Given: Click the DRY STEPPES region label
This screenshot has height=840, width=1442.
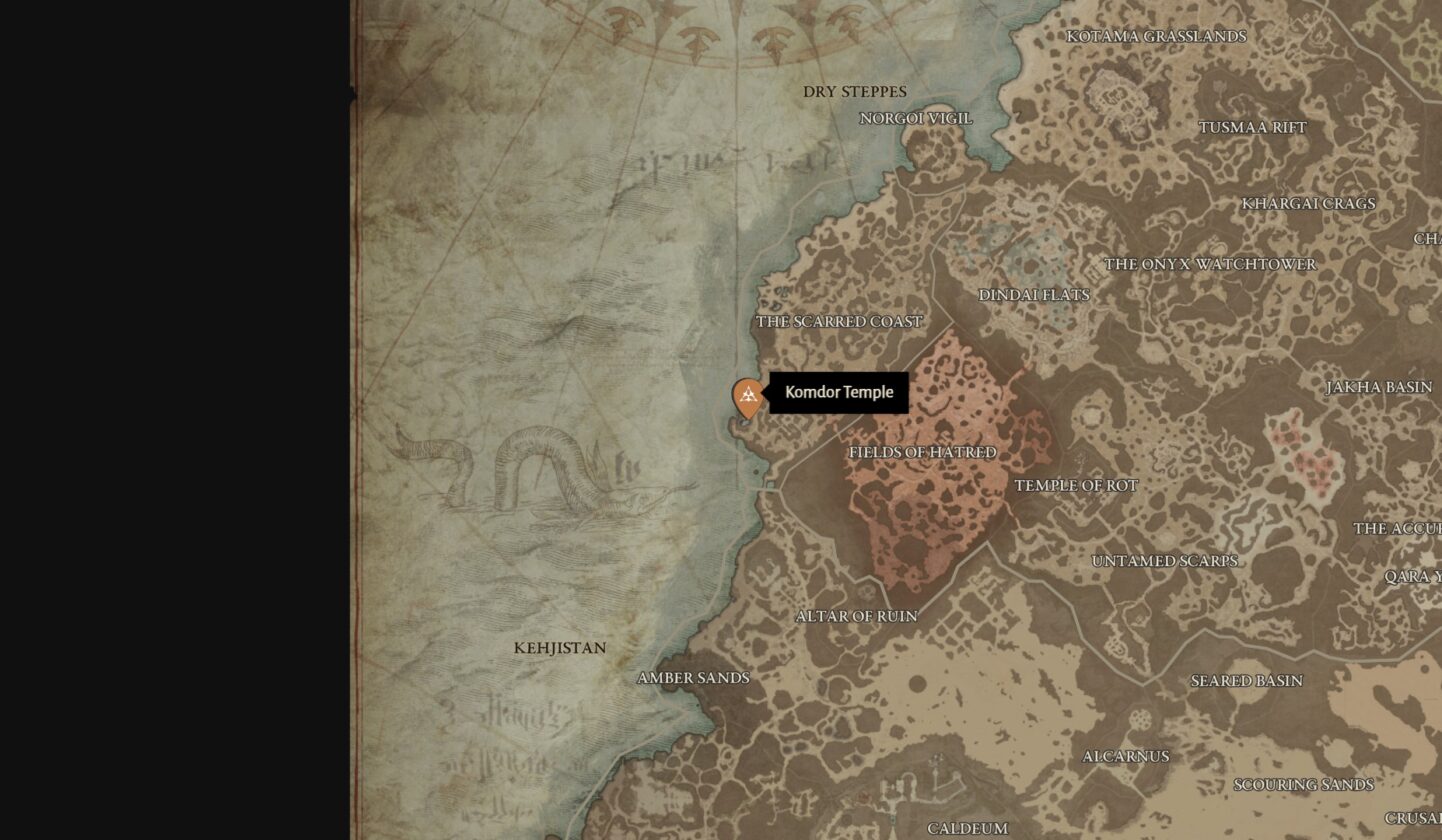Looking at the screenshot, I should tap(856, 91).
